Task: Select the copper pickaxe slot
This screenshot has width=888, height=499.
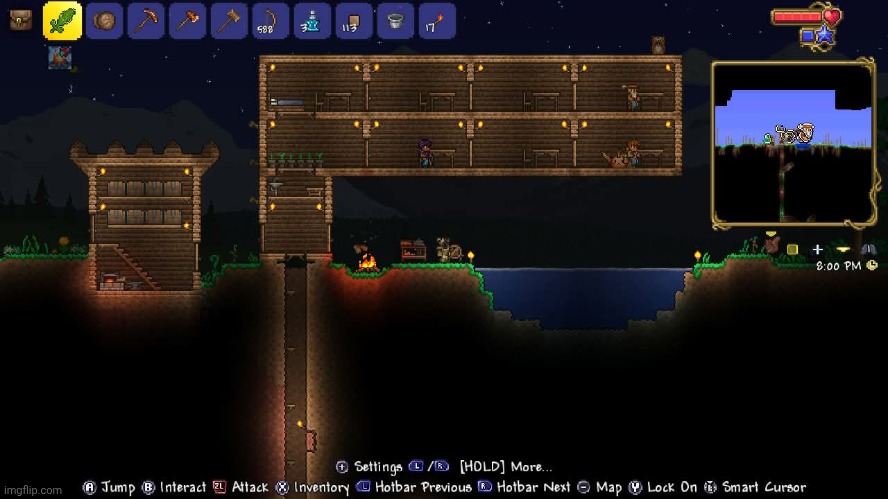Action: pos(146,21)
